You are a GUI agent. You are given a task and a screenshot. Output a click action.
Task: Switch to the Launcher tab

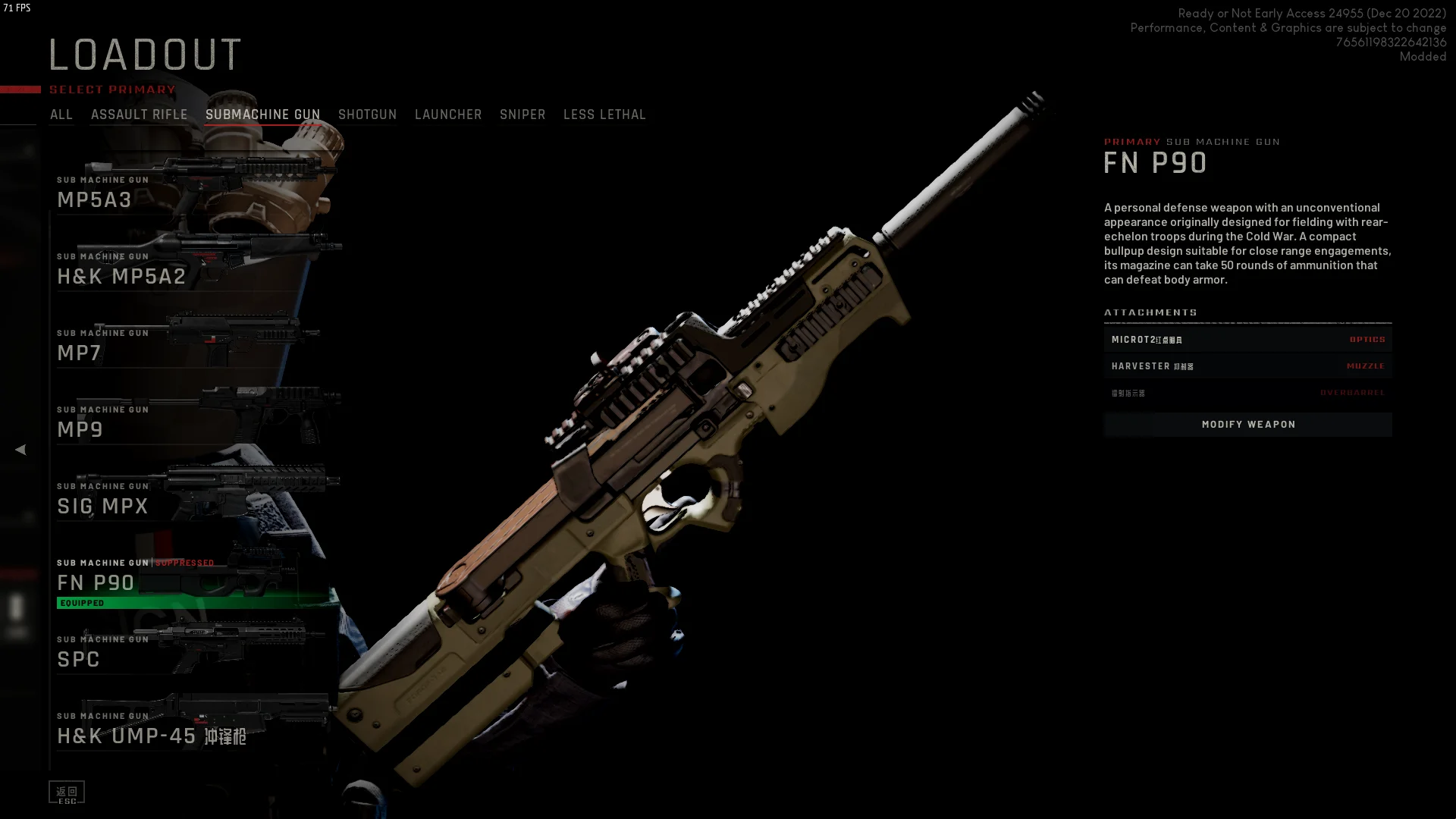448,115
